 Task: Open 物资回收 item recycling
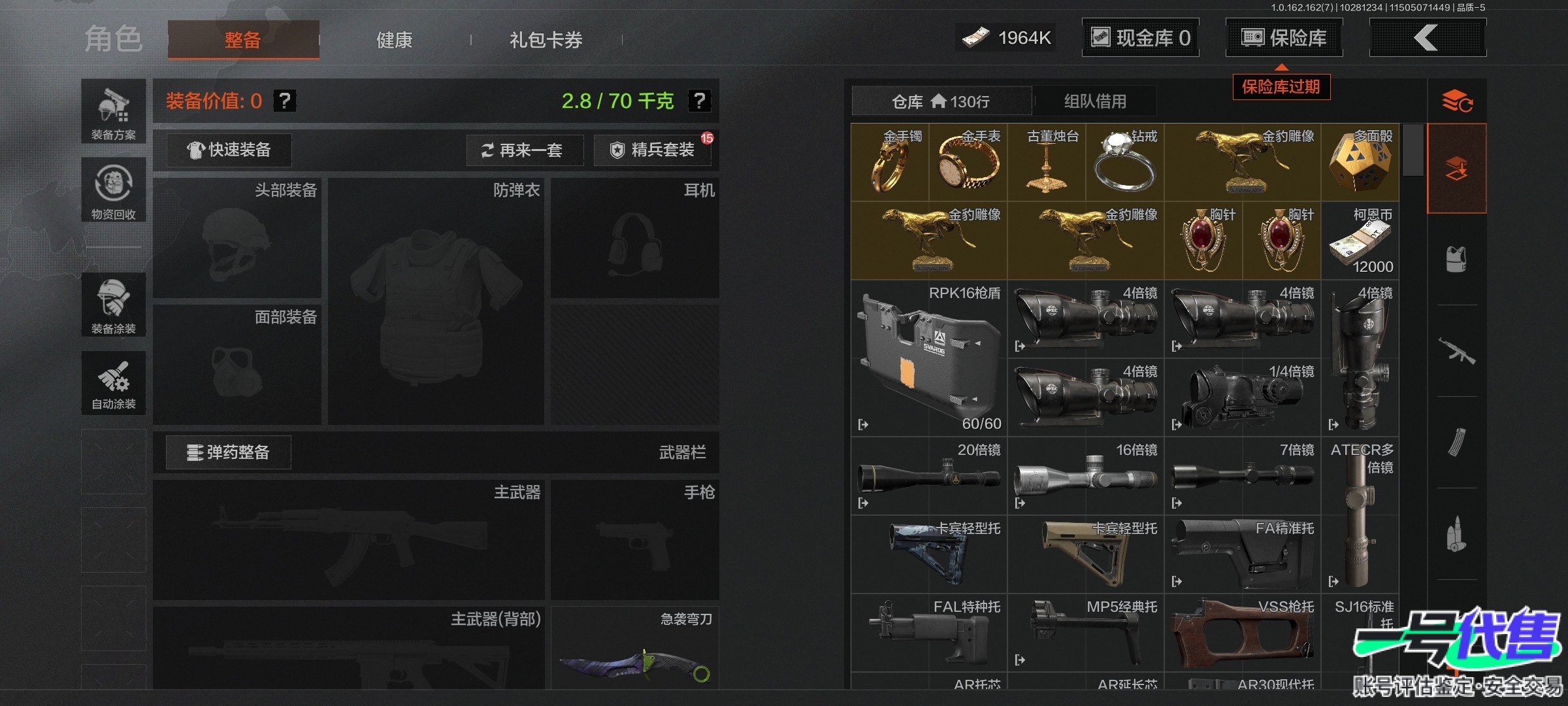click(x=113, y=190)
